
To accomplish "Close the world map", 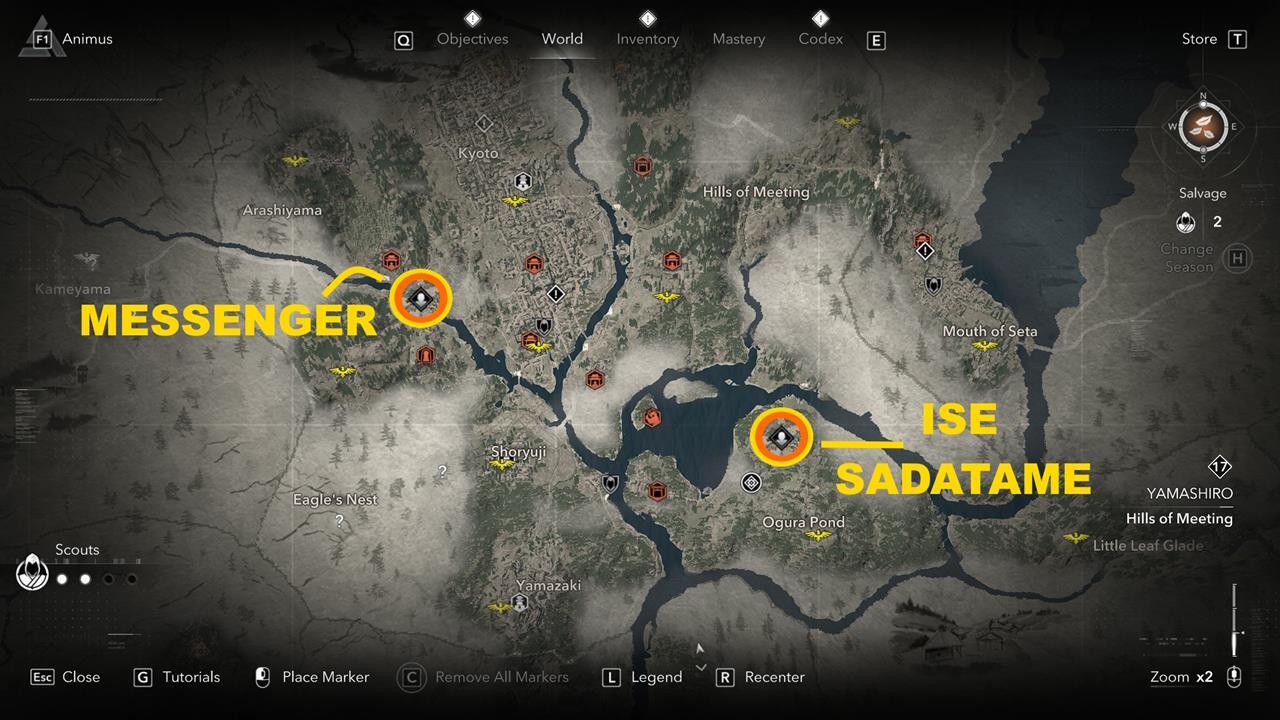I will (80, 677).
